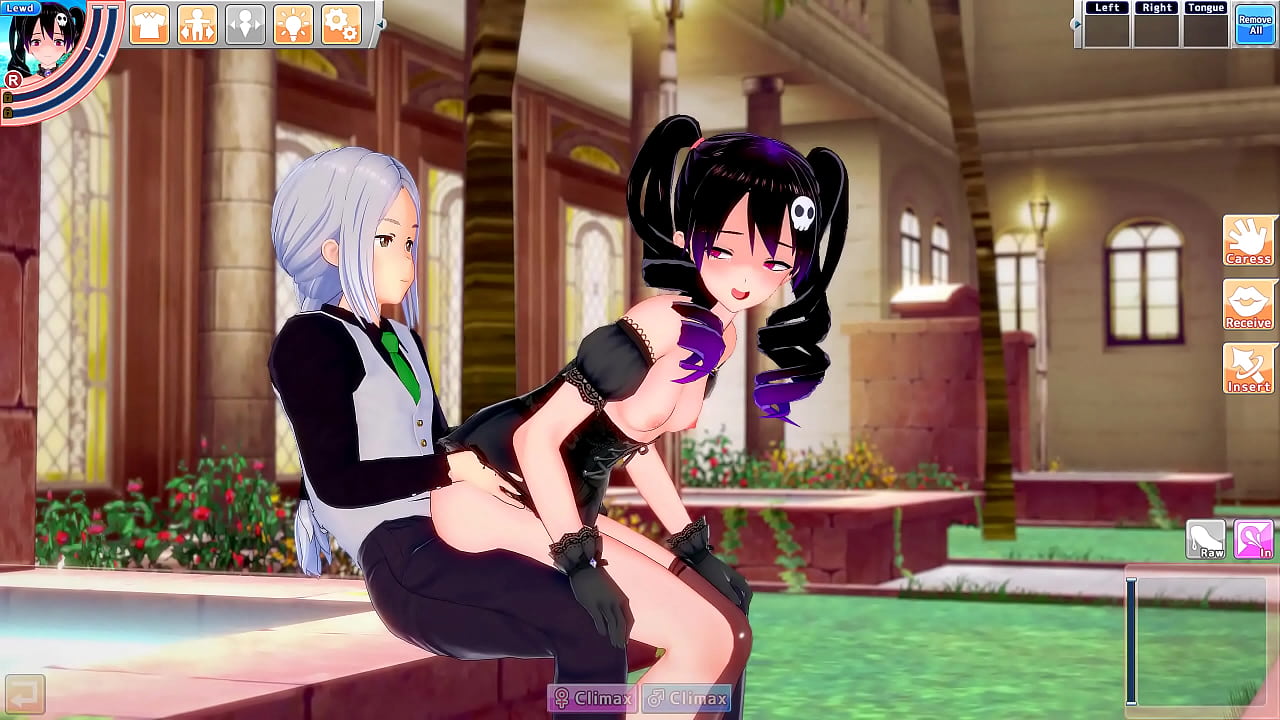Toggle the pink In option
1280x720 pixels.
(1252, 540)
